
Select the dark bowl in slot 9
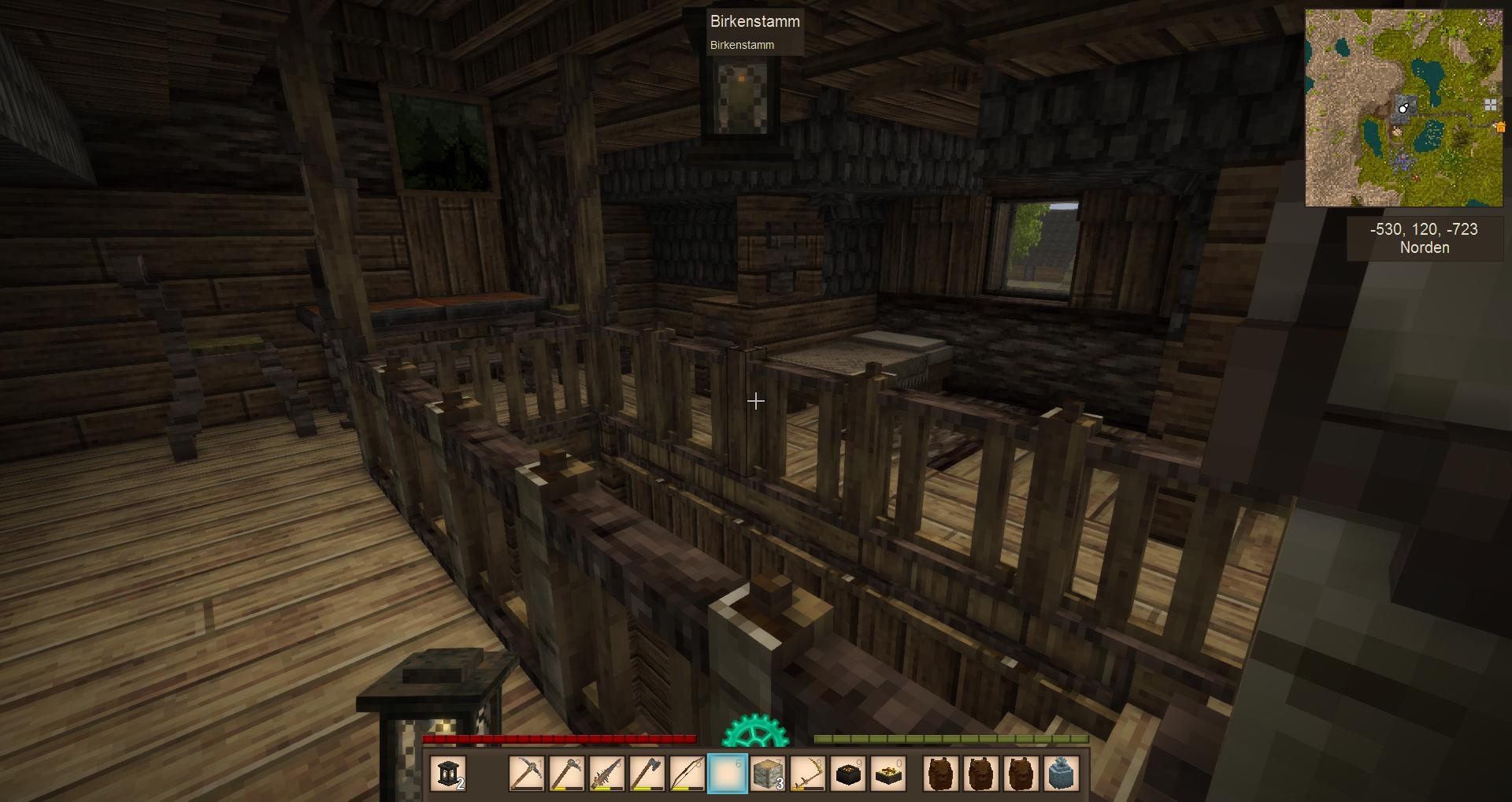pos(848,774)
